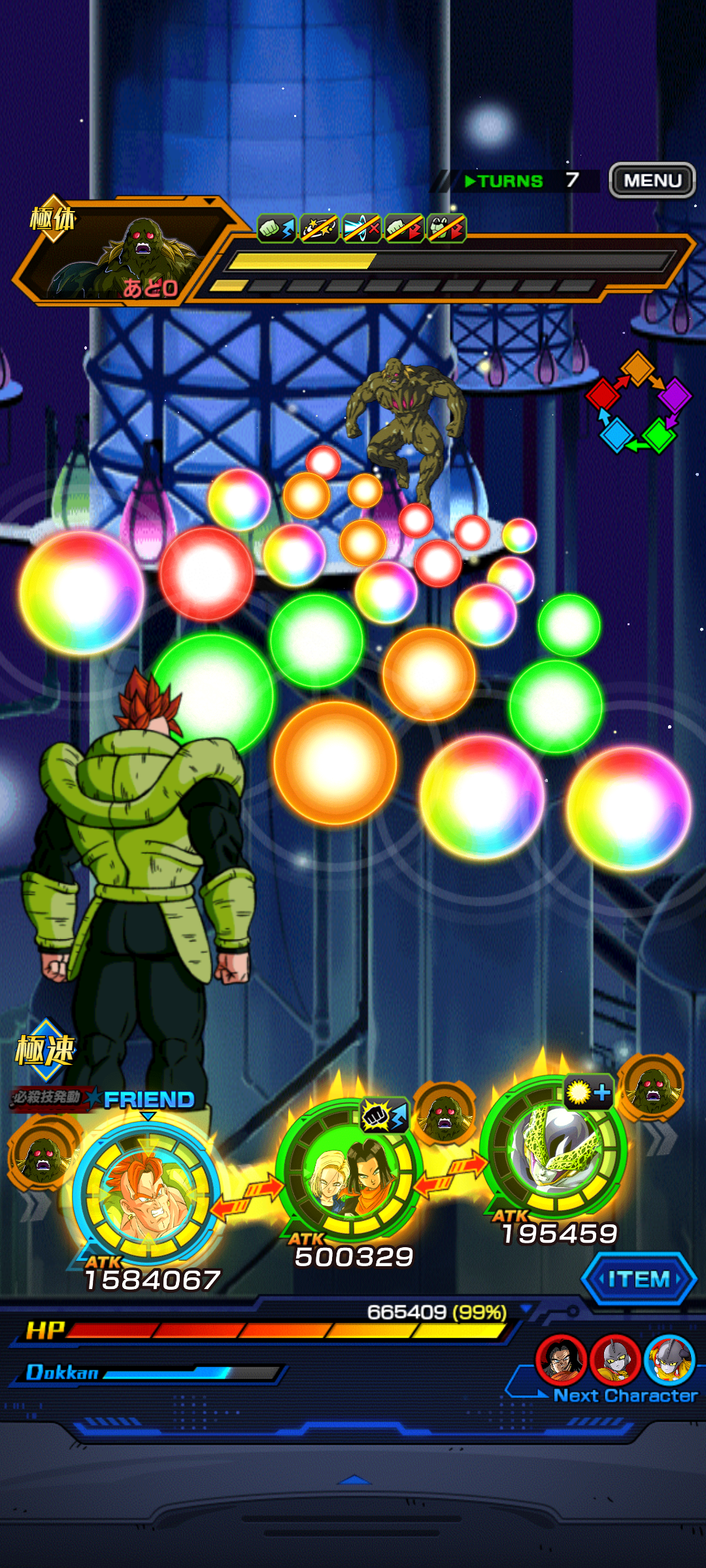706x1568 pixels.
Task: Show the red-ringed dark-haired next character
Action: pos(560,1360)
